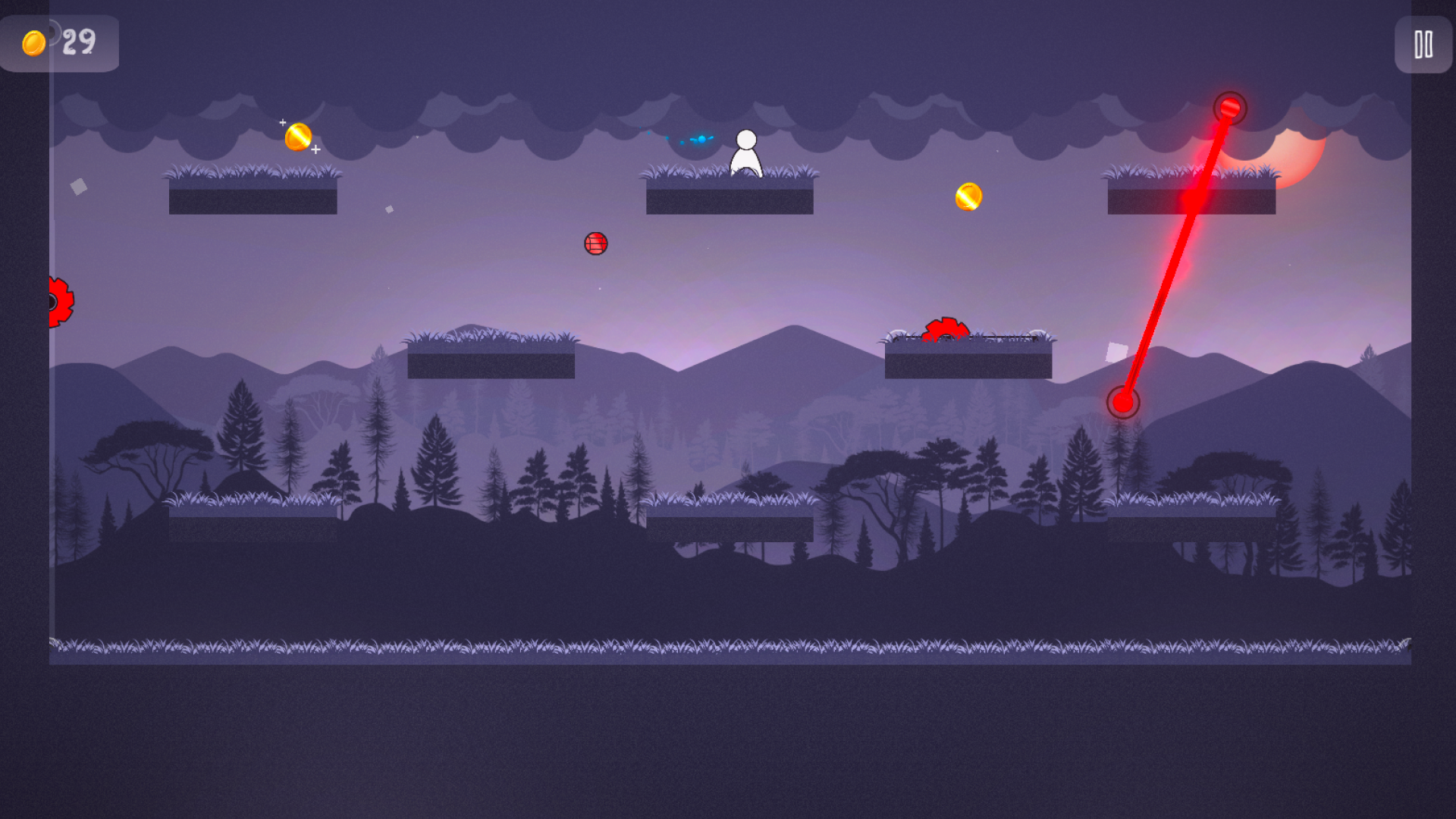Click the platform with spikes and saw blade
Screen dimensions: 1456x819
click(x=971, y=360)
